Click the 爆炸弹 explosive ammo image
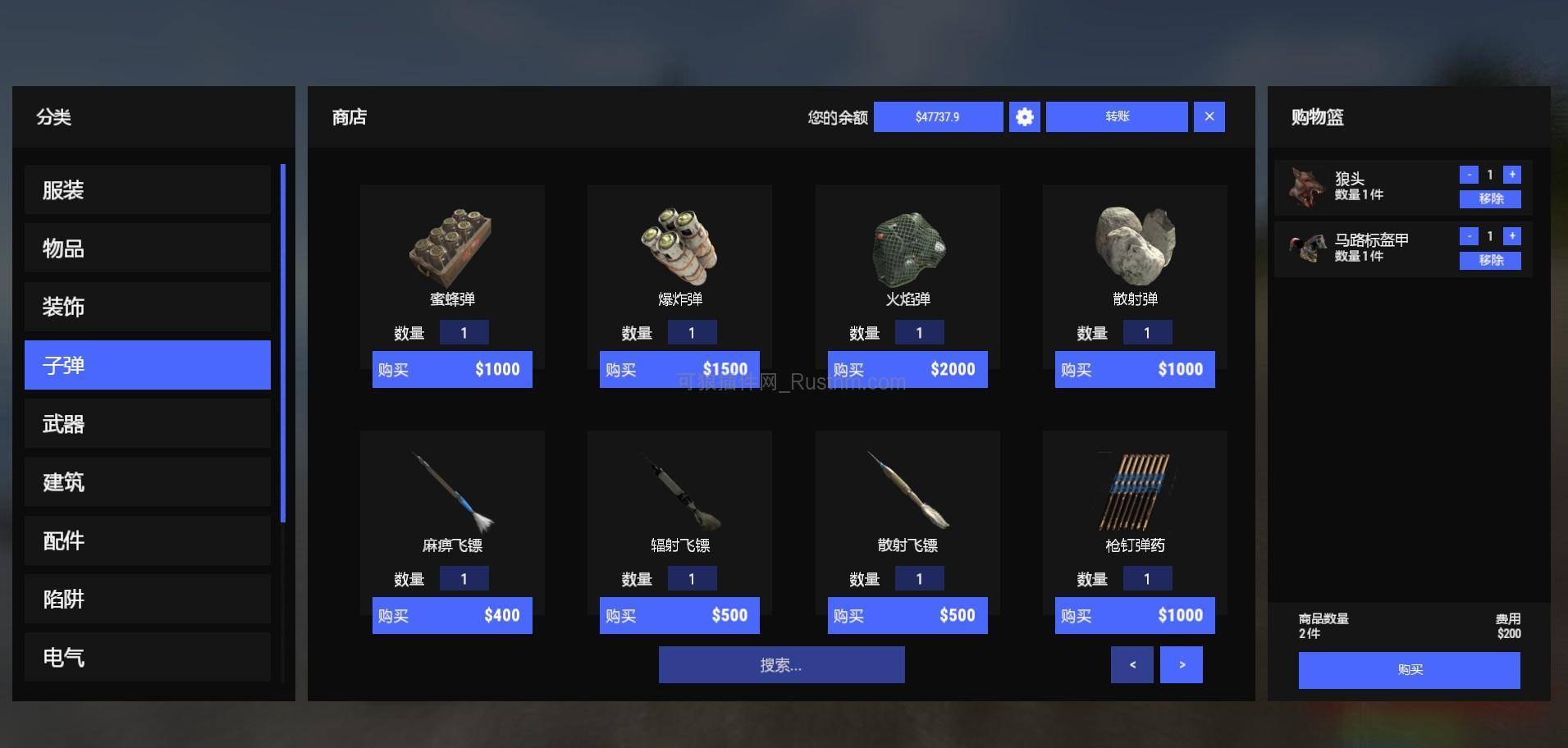This screenshot has width=1568, height=748. point(679,242)
